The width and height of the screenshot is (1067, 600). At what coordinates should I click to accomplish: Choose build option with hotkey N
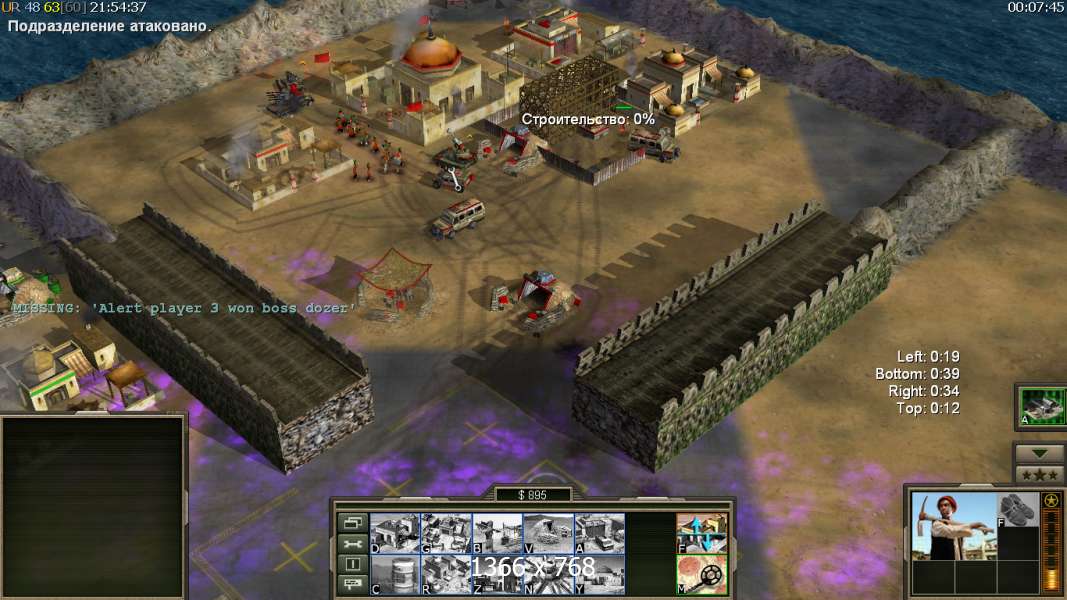547,574
